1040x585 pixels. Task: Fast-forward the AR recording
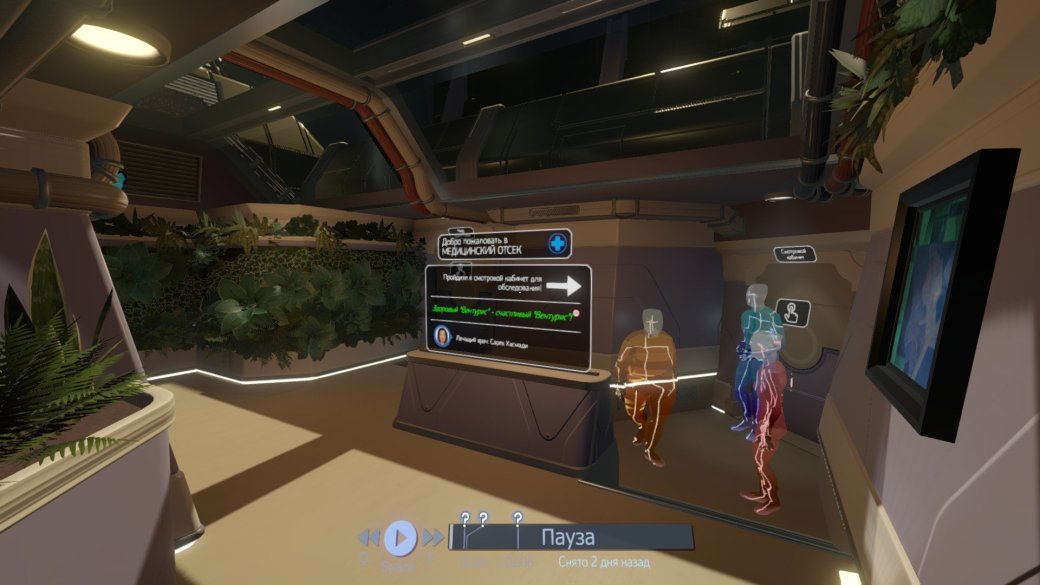[432, 538]
